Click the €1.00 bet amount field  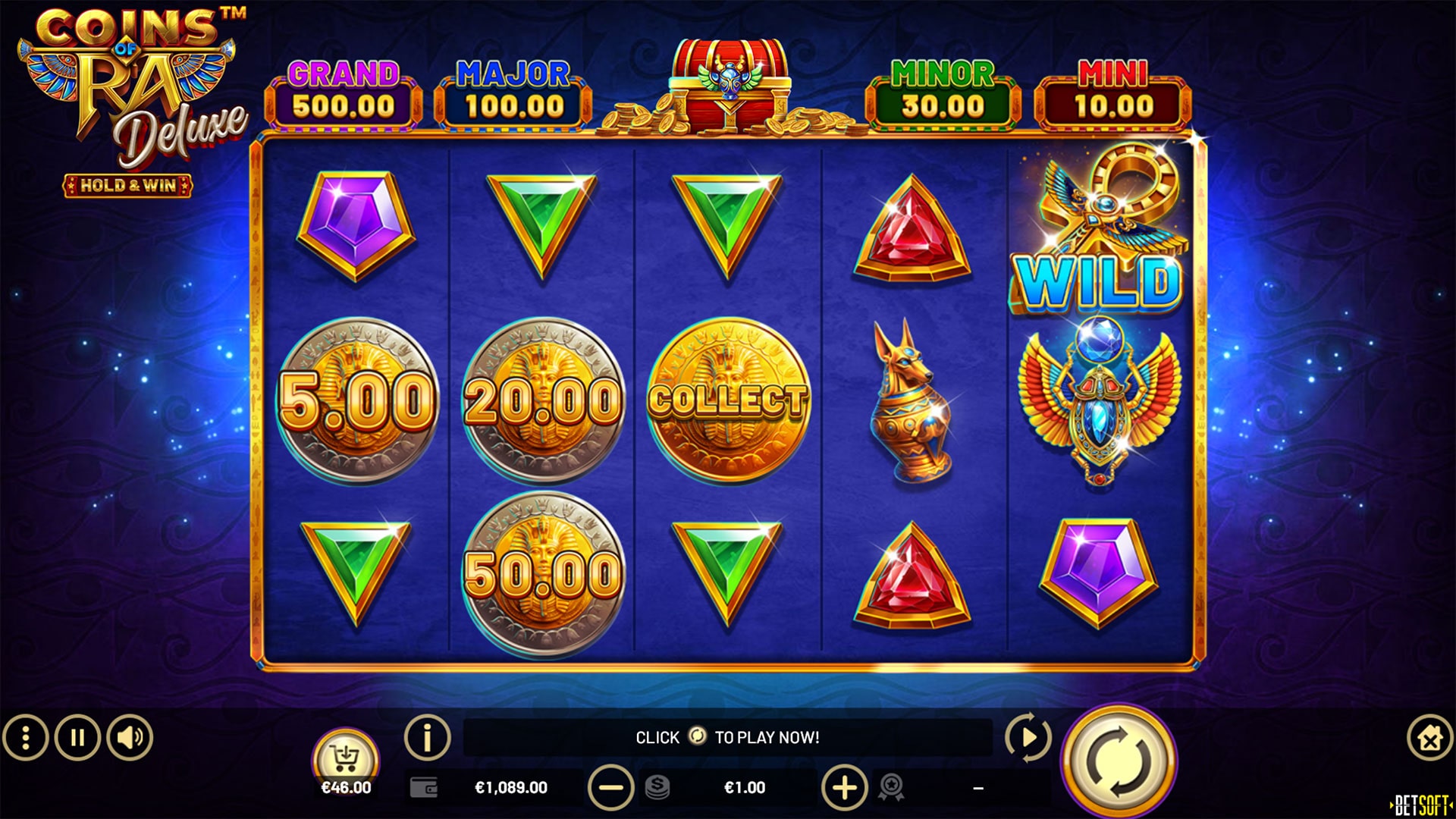pos(745,787)
